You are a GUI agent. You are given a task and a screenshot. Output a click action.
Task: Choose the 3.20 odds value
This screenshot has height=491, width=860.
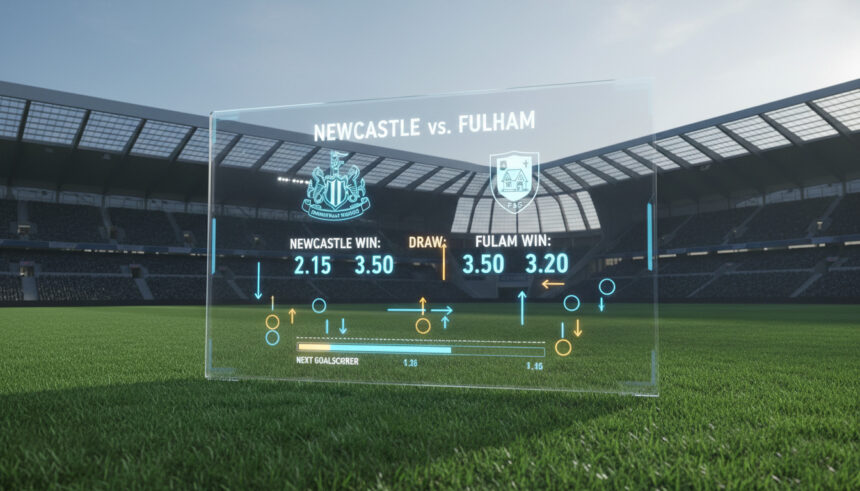tap(545, 265)
